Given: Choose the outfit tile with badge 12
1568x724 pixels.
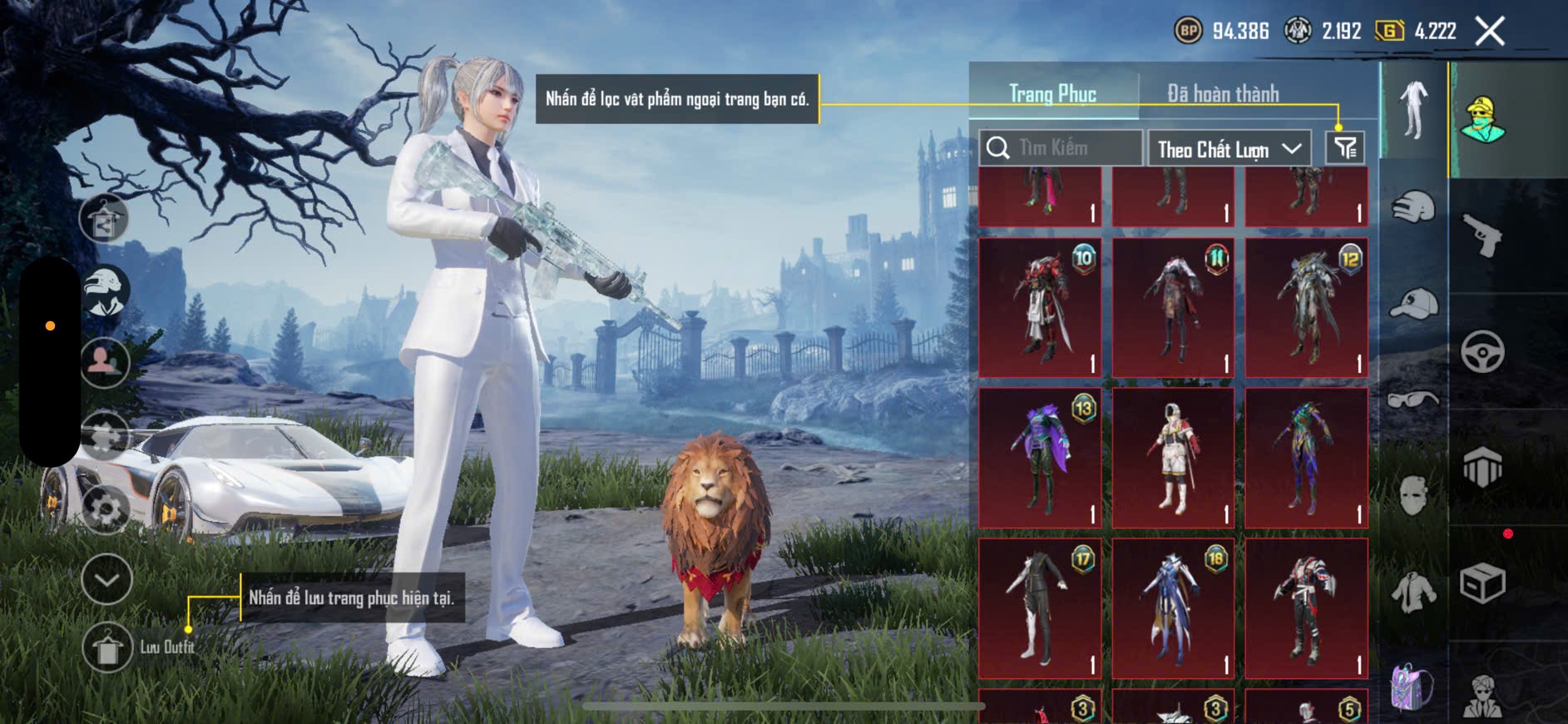Looking at the screenshot, I should coord(1306,308).
